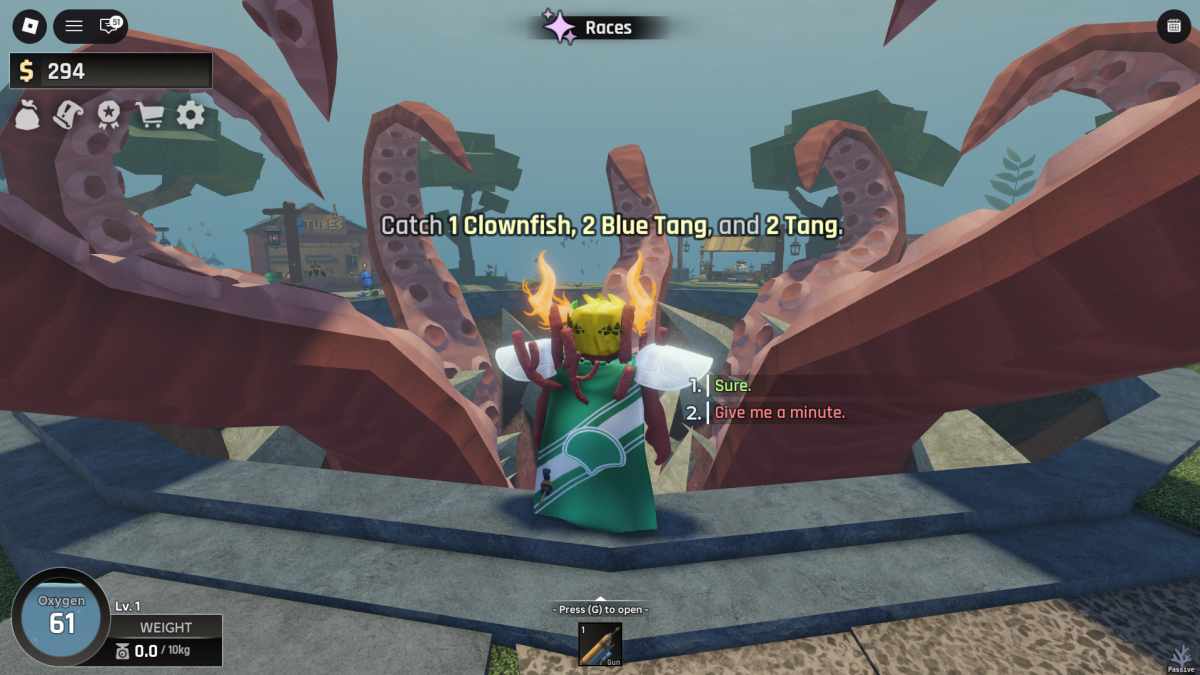Open the chat bubble with 51 badge
Viewport: 1200px width, 675px height.
click(108, 26)
